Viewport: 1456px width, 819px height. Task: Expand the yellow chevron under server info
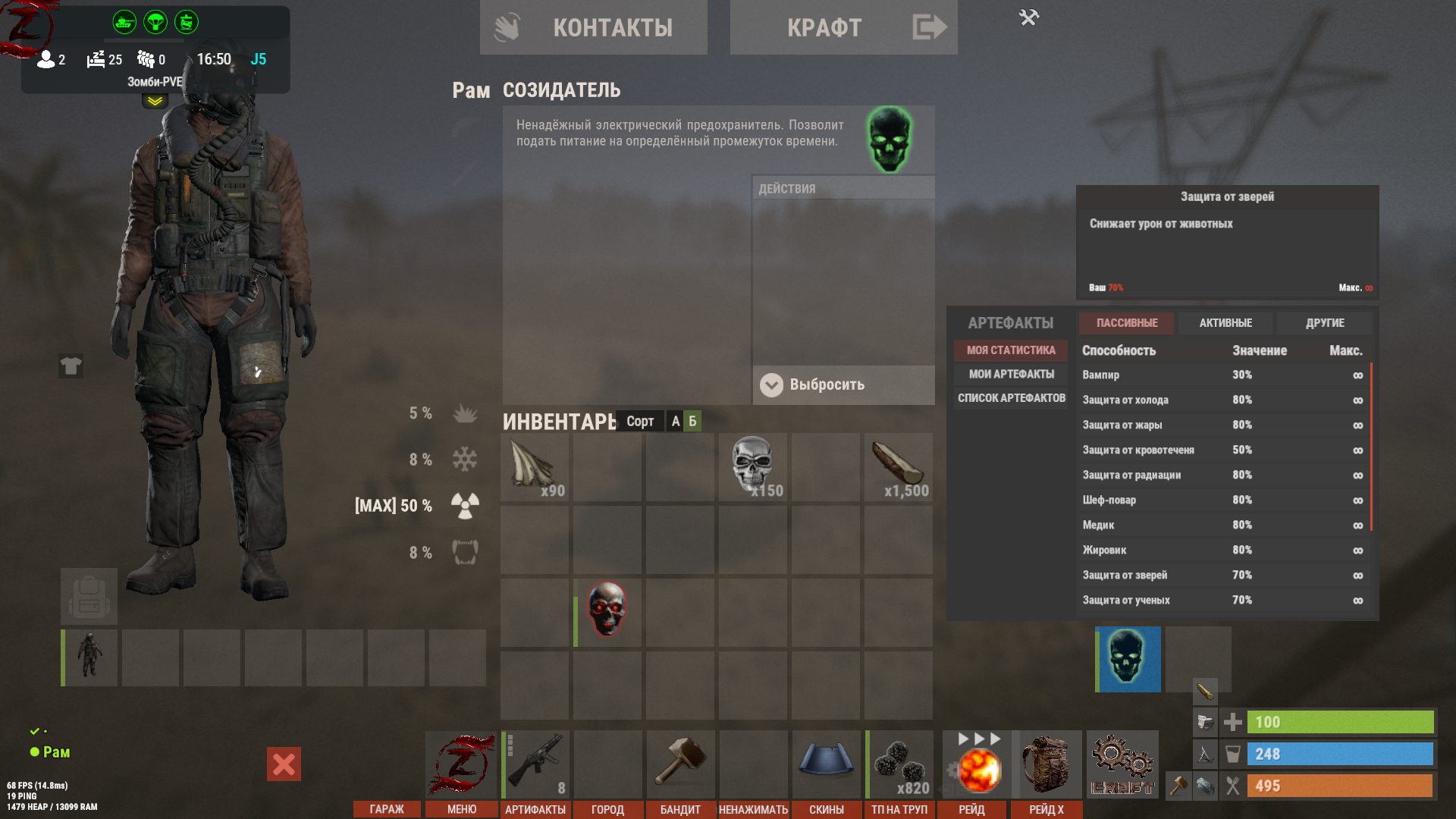154,99
